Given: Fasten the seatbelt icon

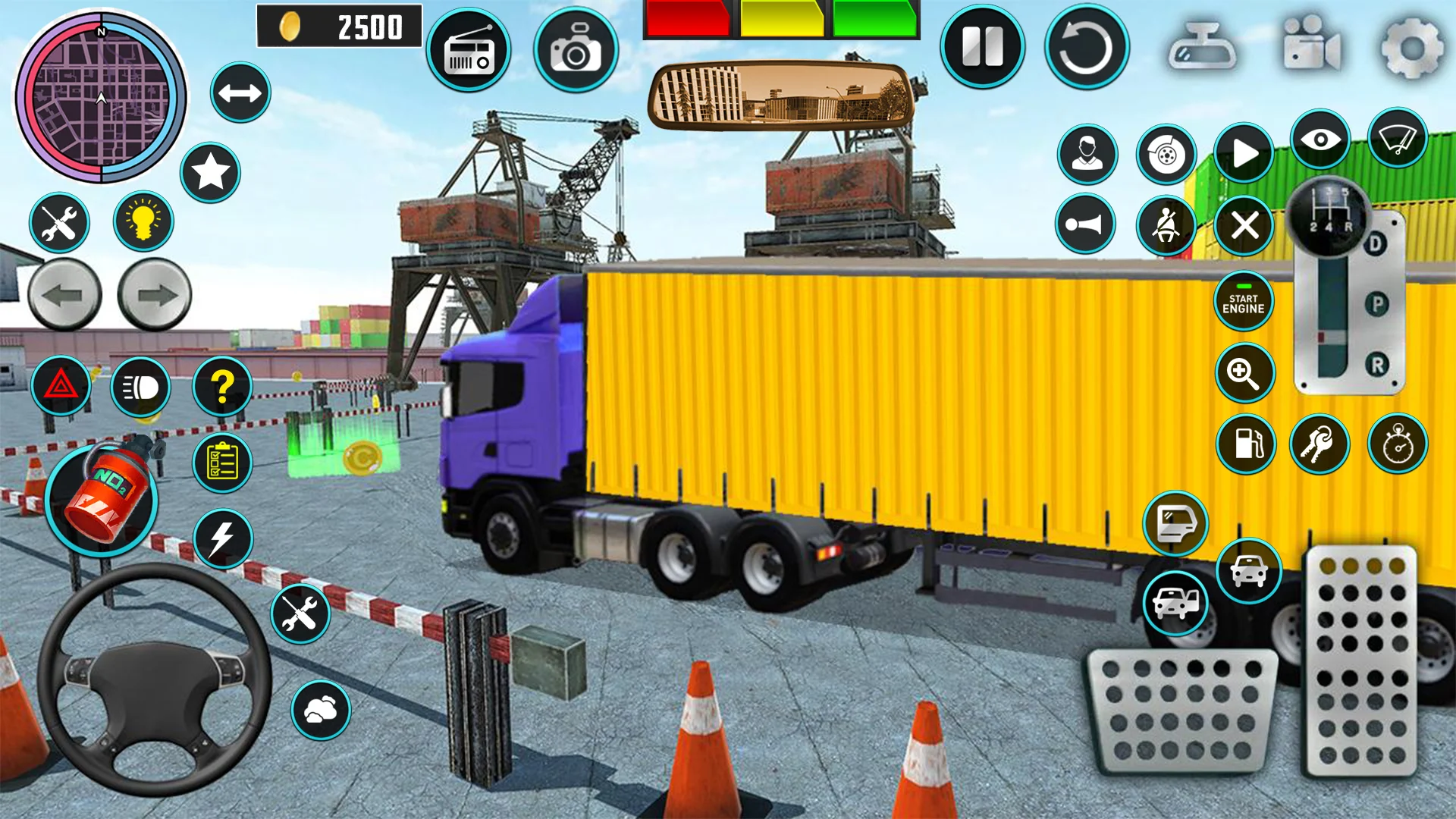Looking at the screenshot, I should 1166,225.
